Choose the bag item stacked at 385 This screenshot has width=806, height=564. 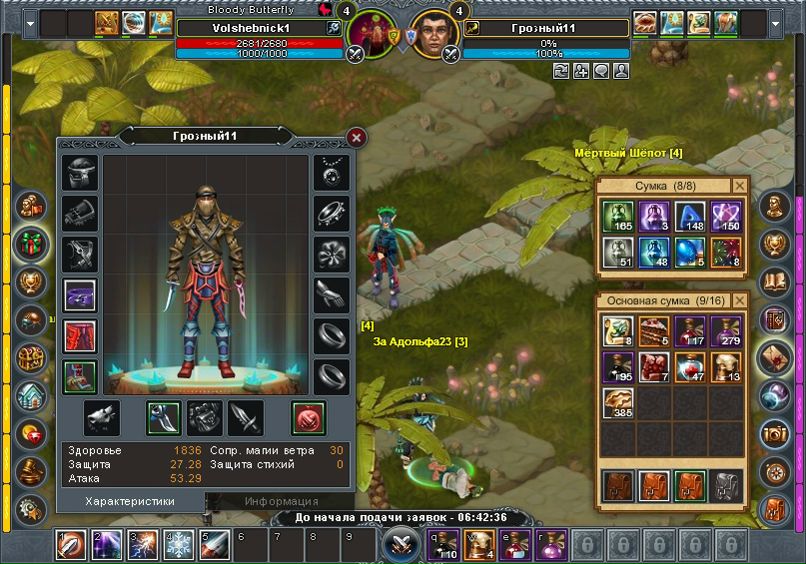click(617, 402)
